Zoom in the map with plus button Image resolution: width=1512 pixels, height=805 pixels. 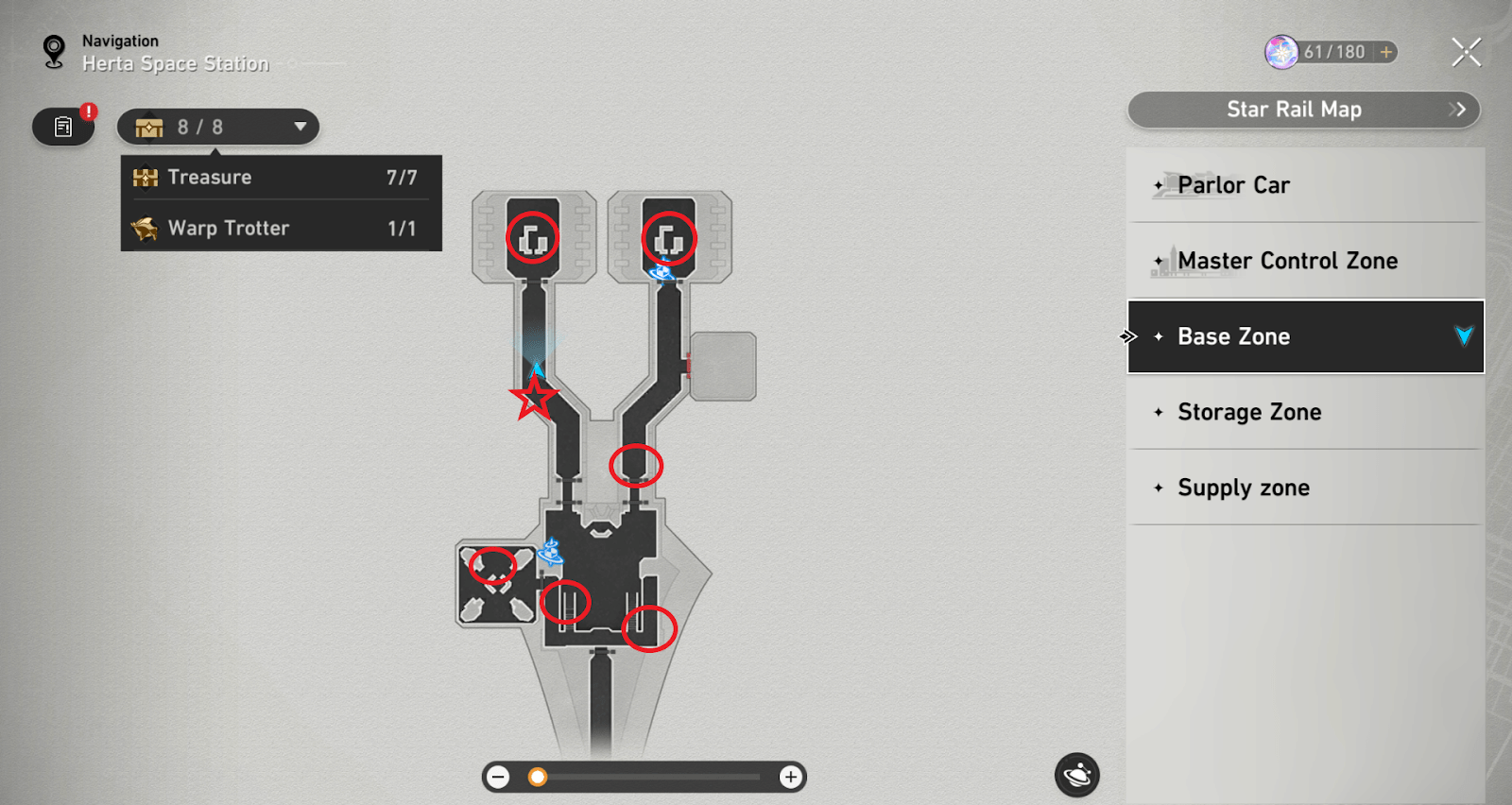(790, 777)
